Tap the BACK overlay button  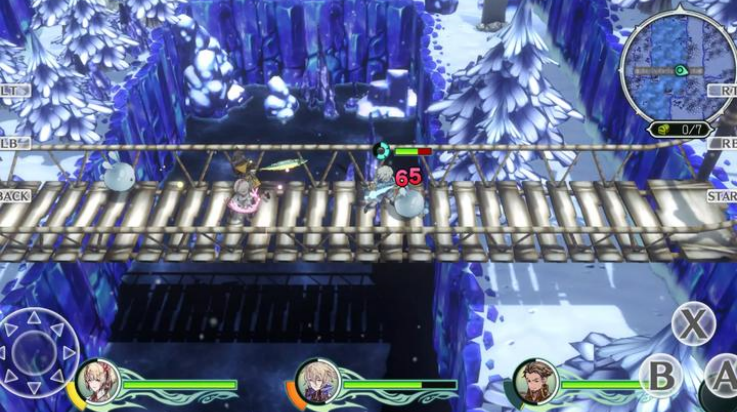(x=15, y=196)
